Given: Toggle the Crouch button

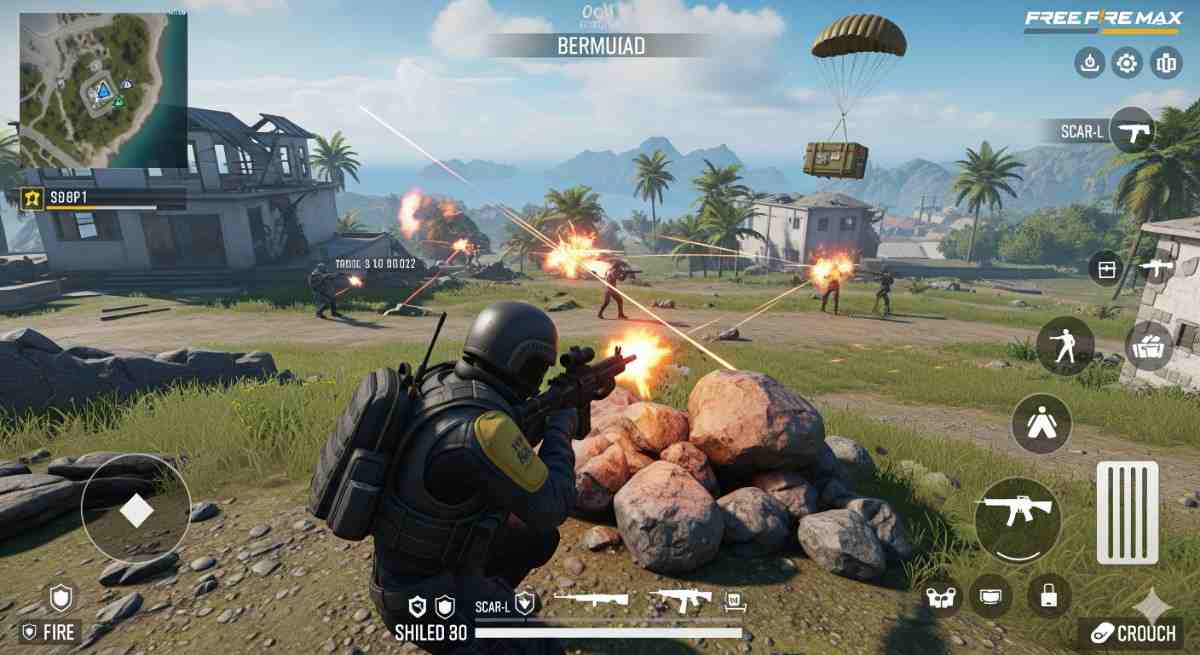Looking at the screenshot, I should tap(1131, 633).
